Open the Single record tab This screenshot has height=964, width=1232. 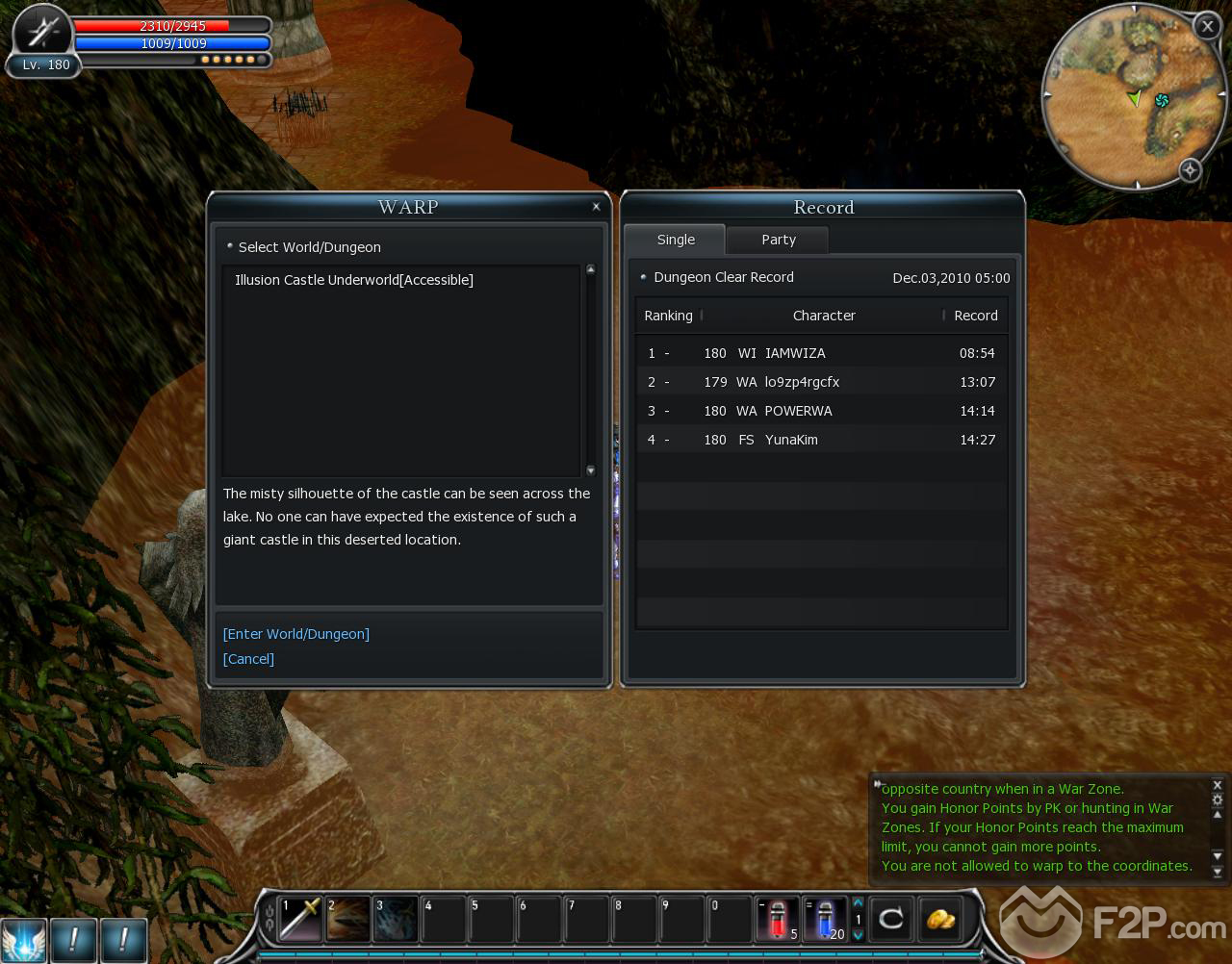coord(676,240)
